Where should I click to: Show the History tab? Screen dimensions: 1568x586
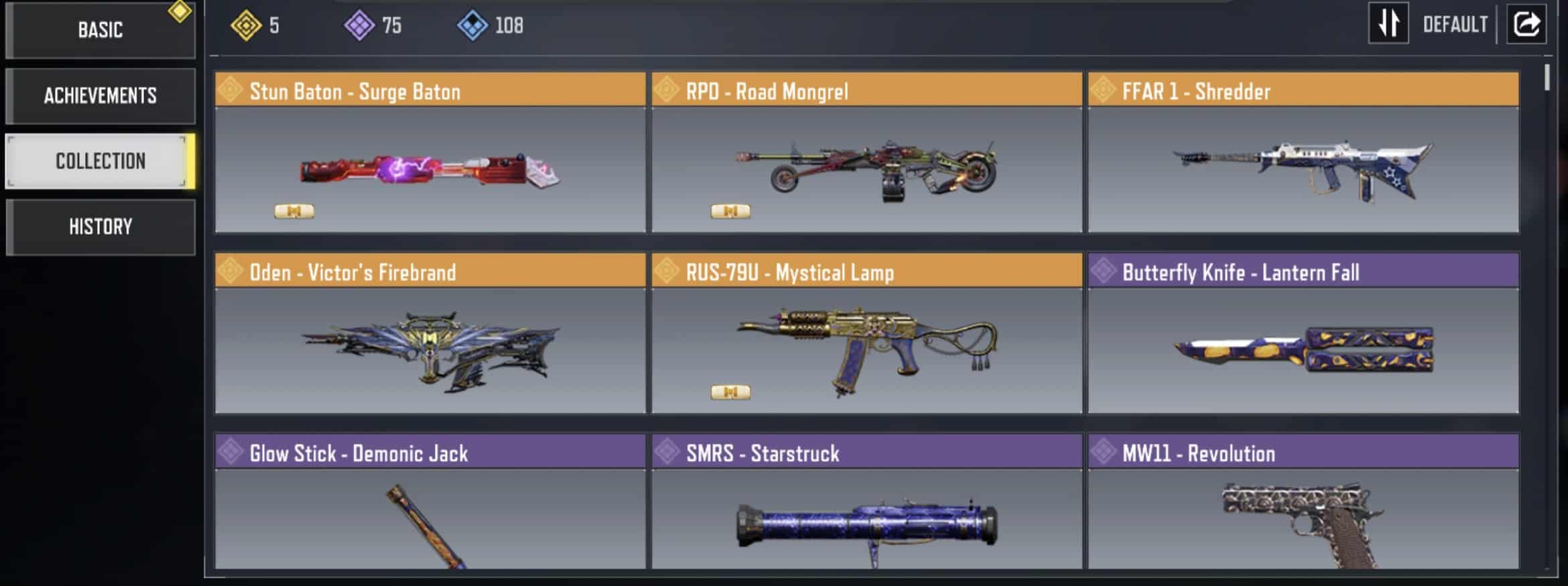(x=101, y=227)
